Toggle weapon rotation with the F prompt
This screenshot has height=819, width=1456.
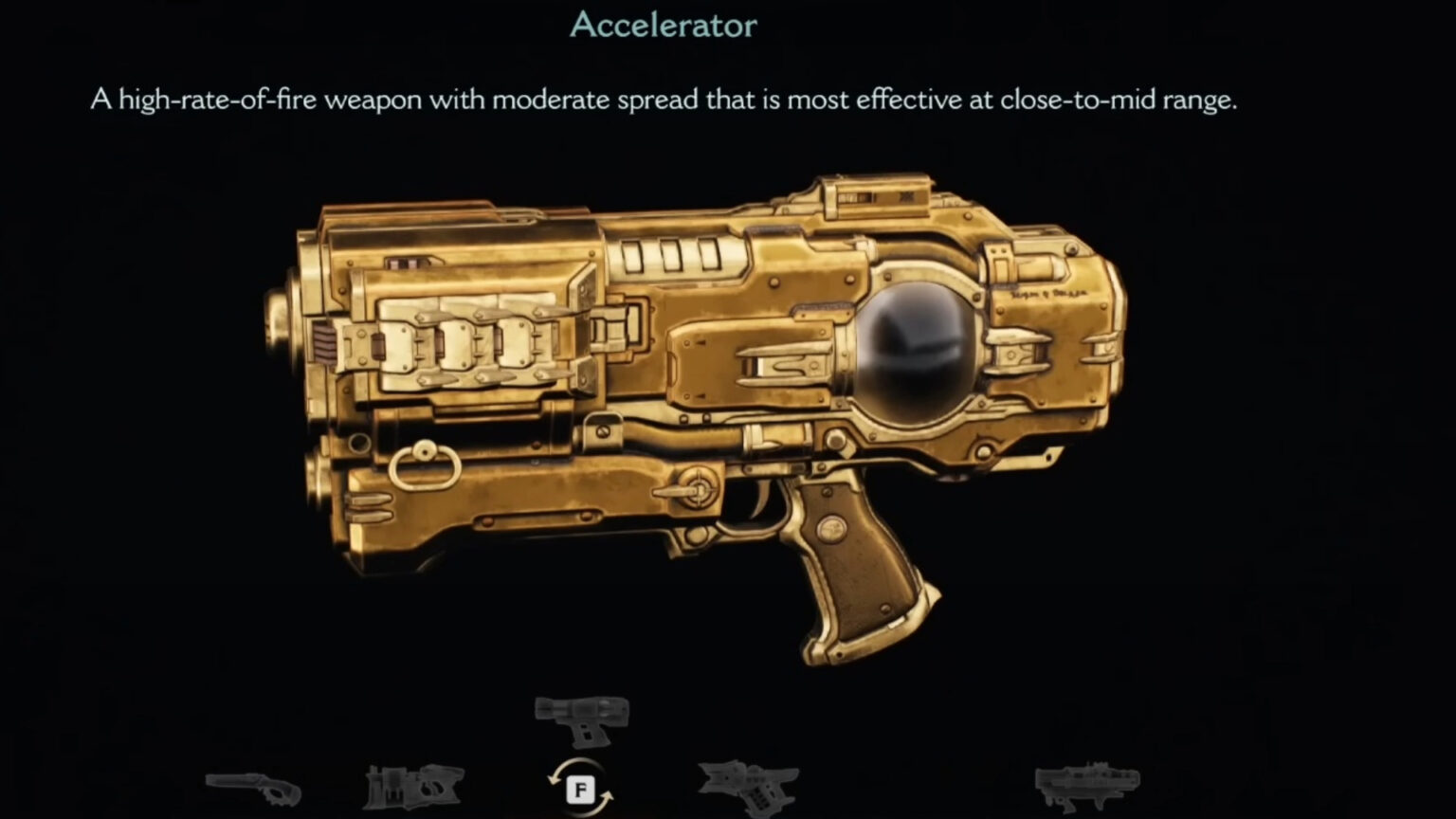(580, 788)
